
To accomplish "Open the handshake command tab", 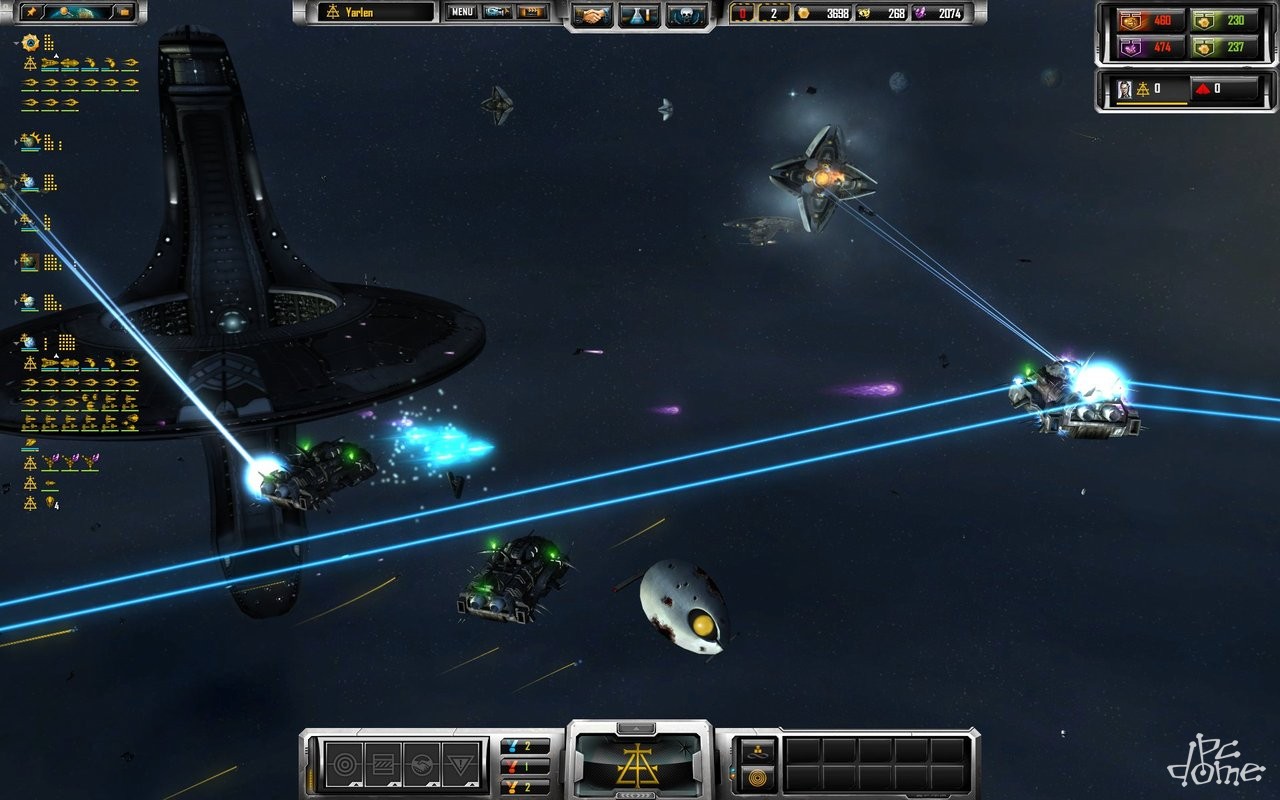I will pyautogui.click(x=422, y=766).
